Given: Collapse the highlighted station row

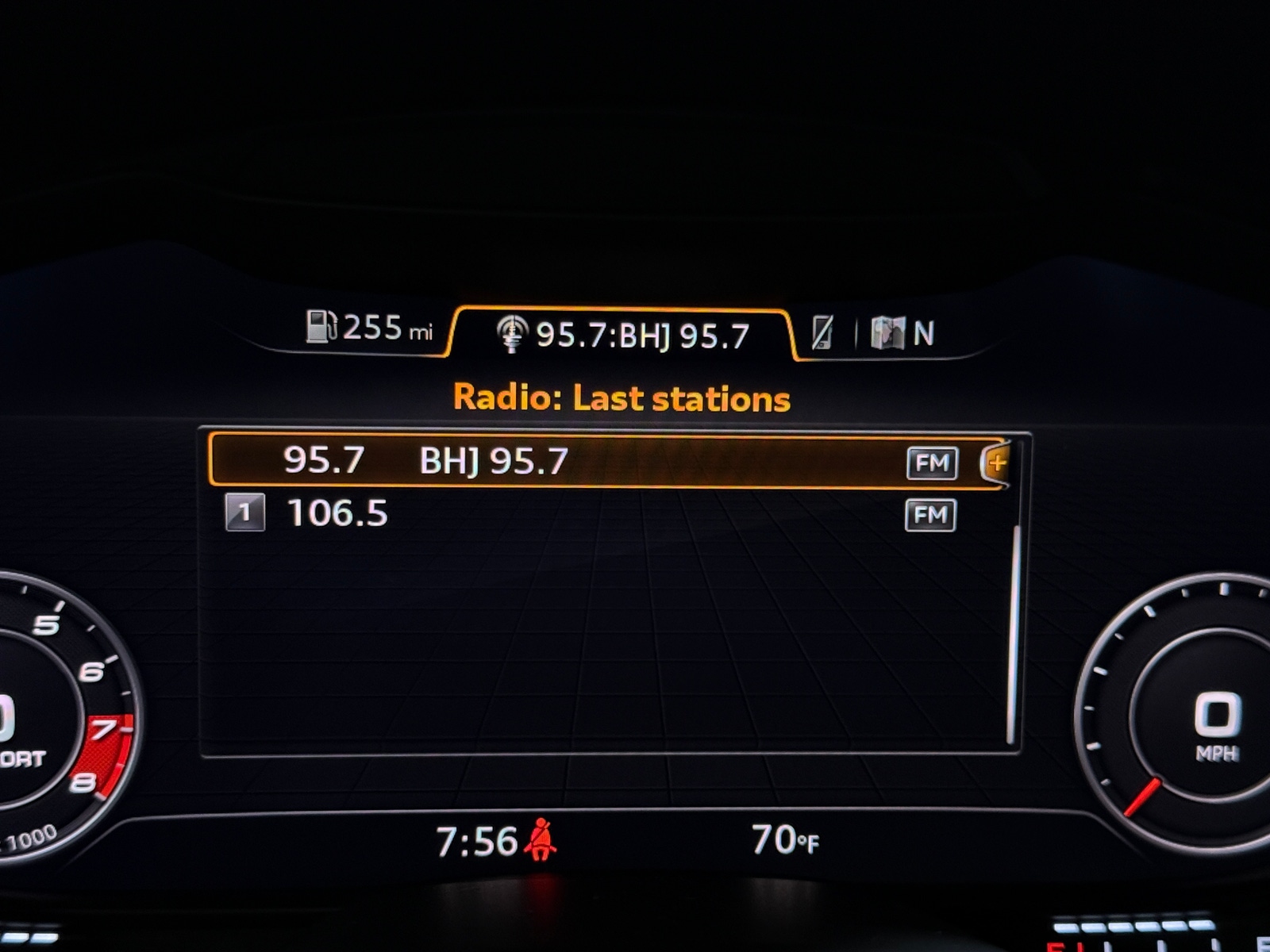Looking at the screenshot, I should tap(556, 463).
